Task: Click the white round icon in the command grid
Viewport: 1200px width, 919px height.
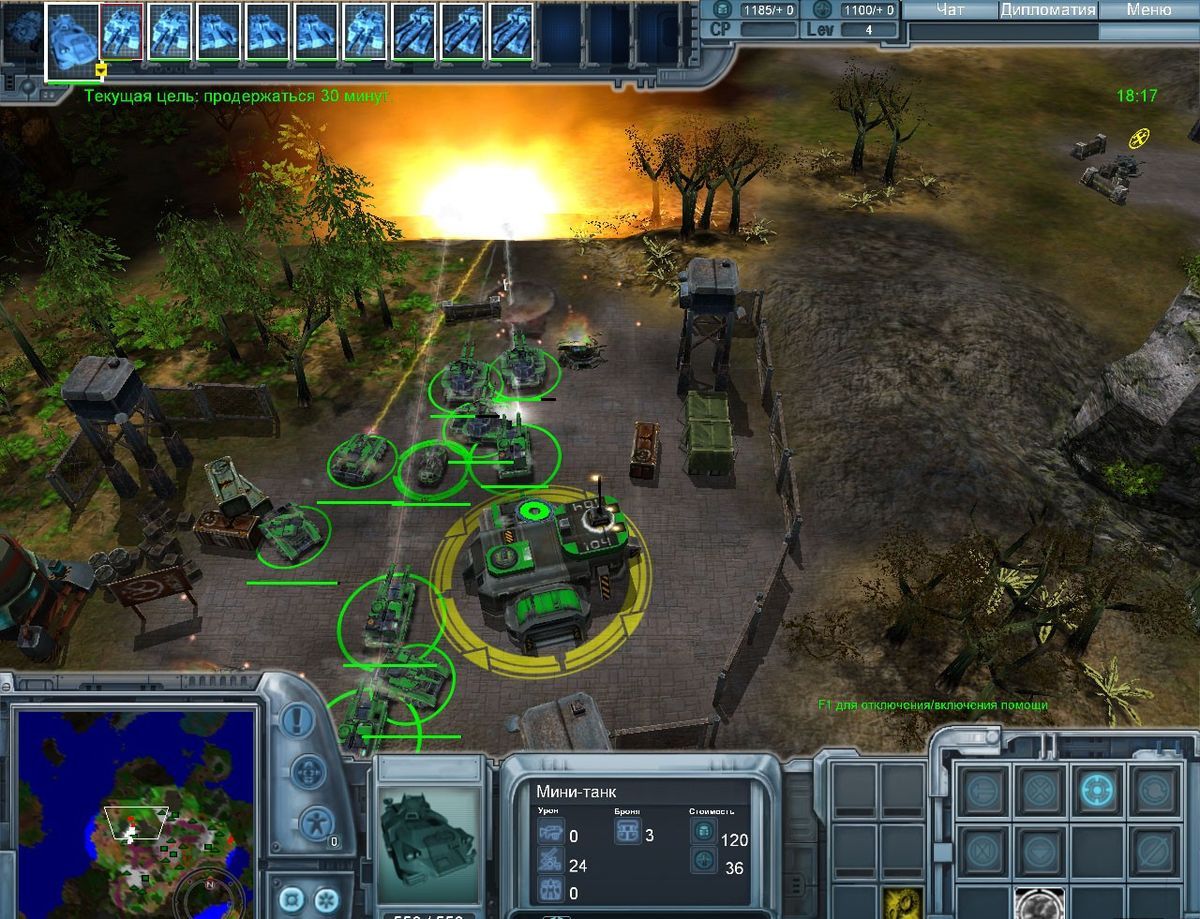Action: 1040,903
